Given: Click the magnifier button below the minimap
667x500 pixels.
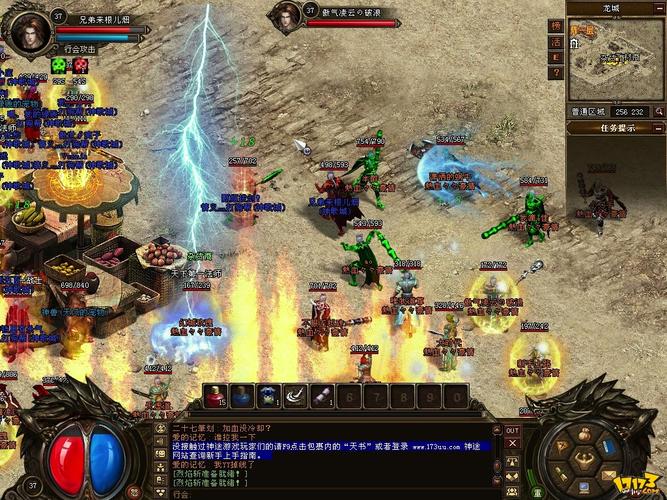Looking at the screenshot, I should pyautogui.click(x=657, y=111).
